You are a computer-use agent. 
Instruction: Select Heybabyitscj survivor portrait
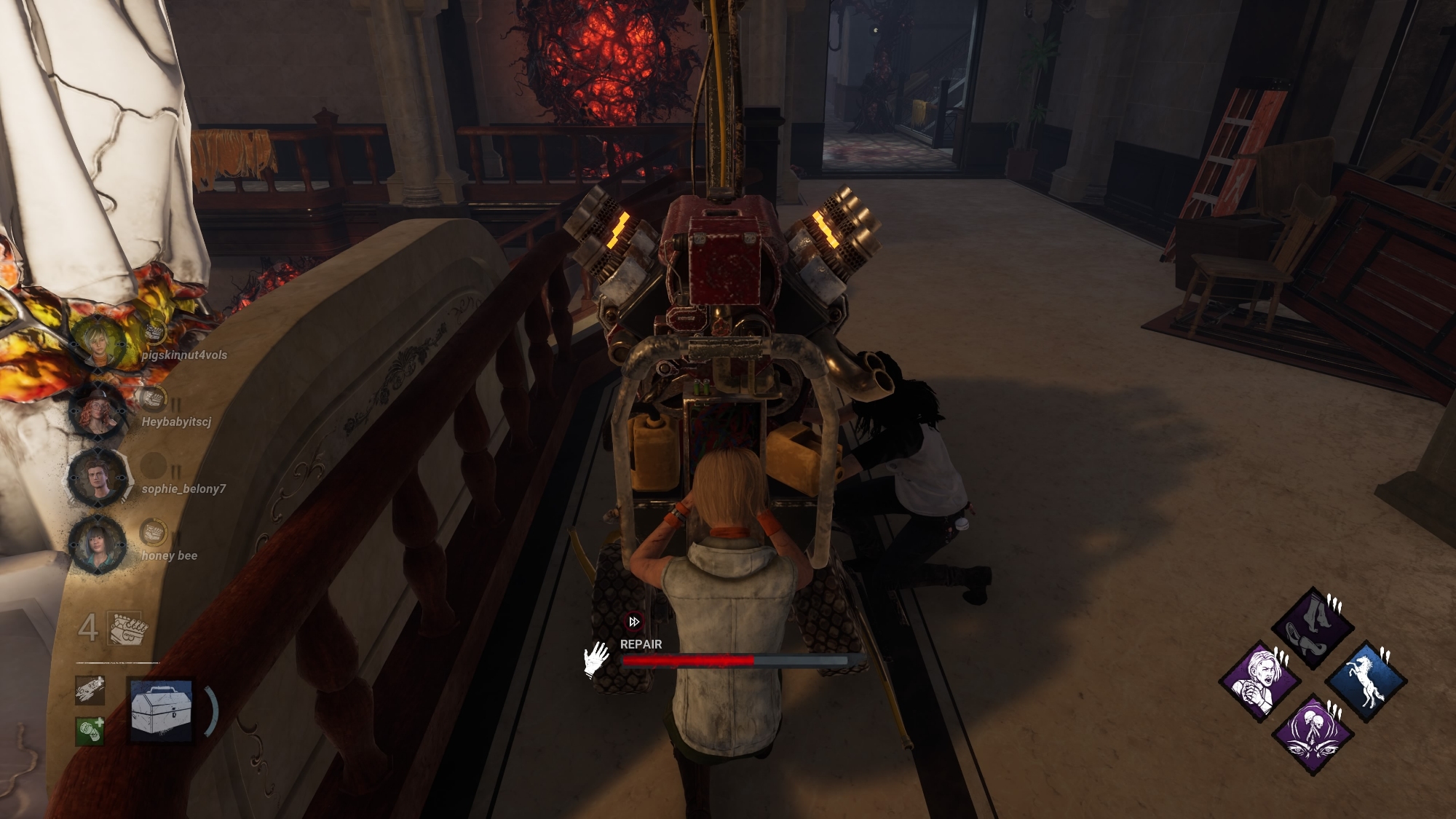point(98,410)
